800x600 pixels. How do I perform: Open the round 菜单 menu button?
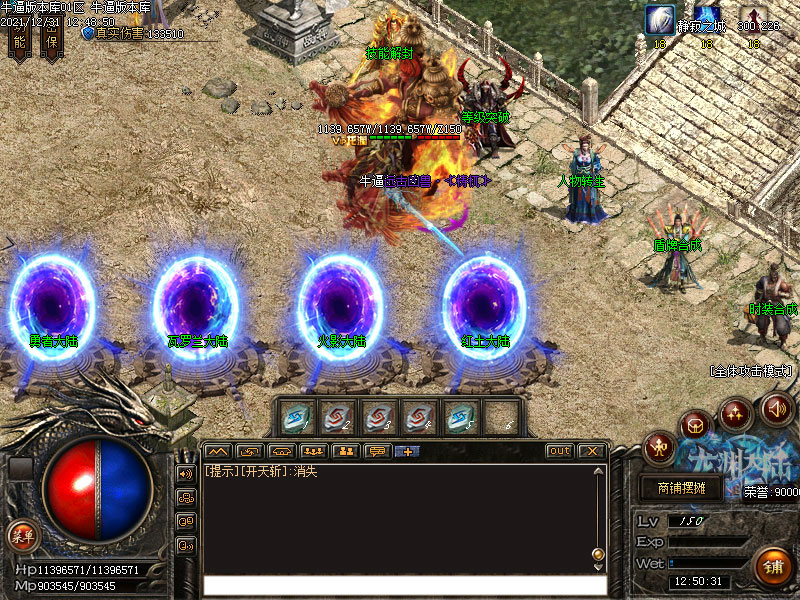21,535
